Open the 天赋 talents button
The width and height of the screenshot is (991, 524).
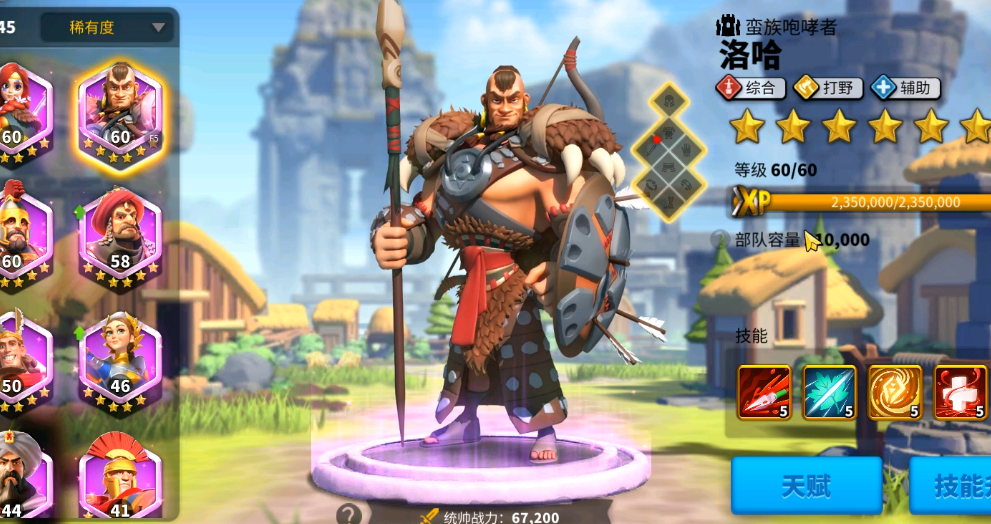point(806,485)
